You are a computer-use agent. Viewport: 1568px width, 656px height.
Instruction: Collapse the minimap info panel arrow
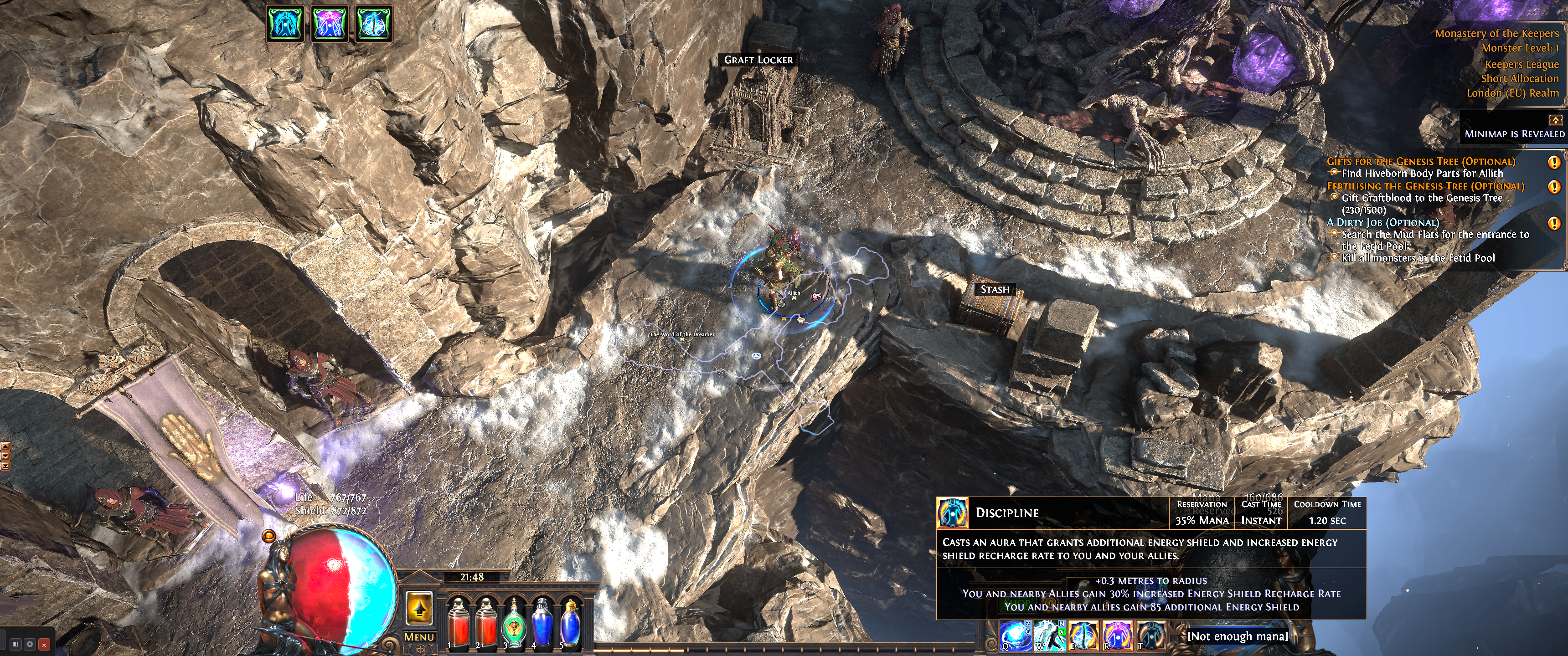pyautogui.click(x=1555, y=120)
